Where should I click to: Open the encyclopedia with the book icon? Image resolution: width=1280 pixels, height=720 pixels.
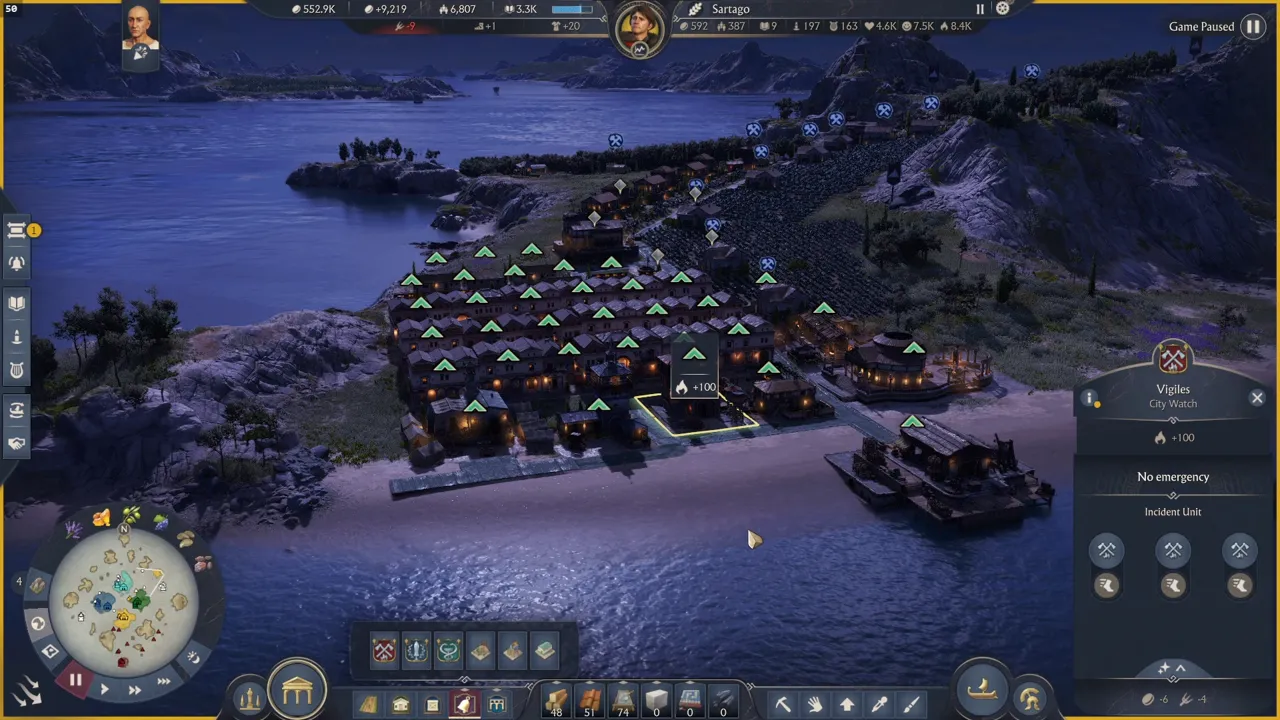click(x=16, y=301)
